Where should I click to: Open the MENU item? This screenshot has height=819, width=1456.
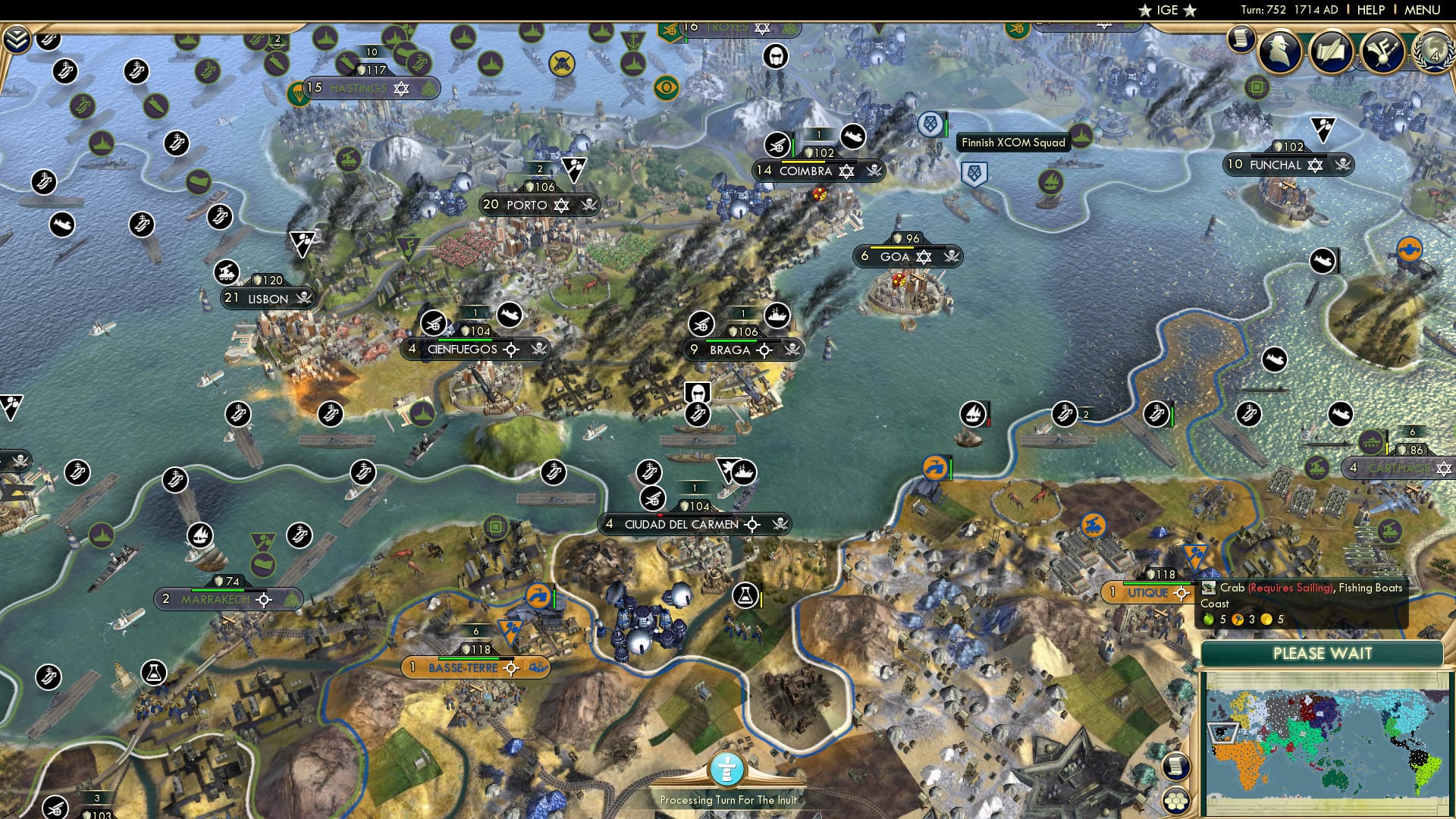(1424, 9)
